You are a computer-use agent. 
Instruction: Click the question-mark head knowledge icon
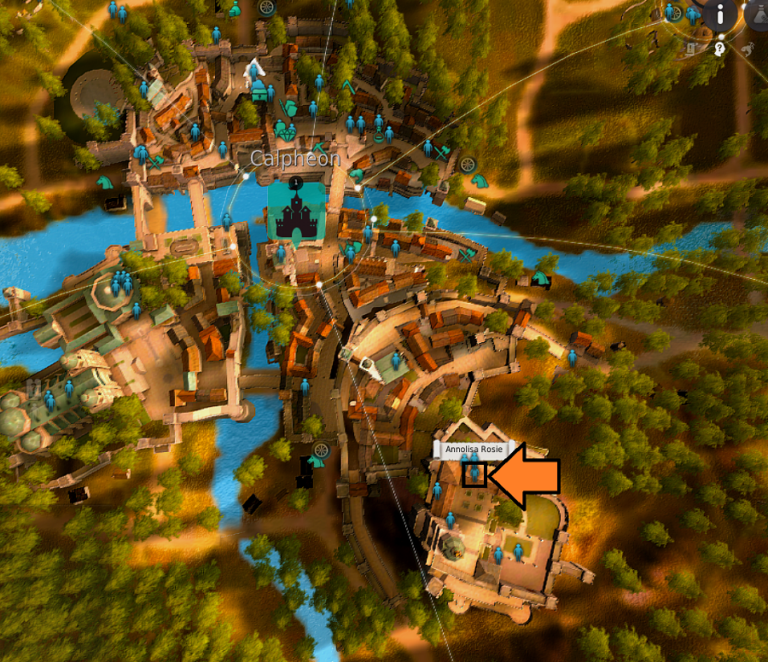pyautogui.click(x=719, y=48)
